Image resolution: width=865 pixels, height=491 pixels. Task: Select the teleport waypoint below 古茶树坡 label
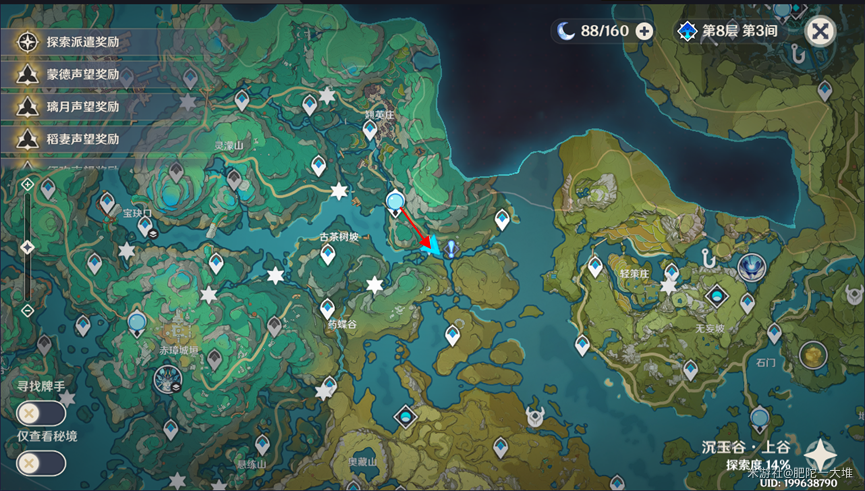pyautogui.click(x=327, y=255)
